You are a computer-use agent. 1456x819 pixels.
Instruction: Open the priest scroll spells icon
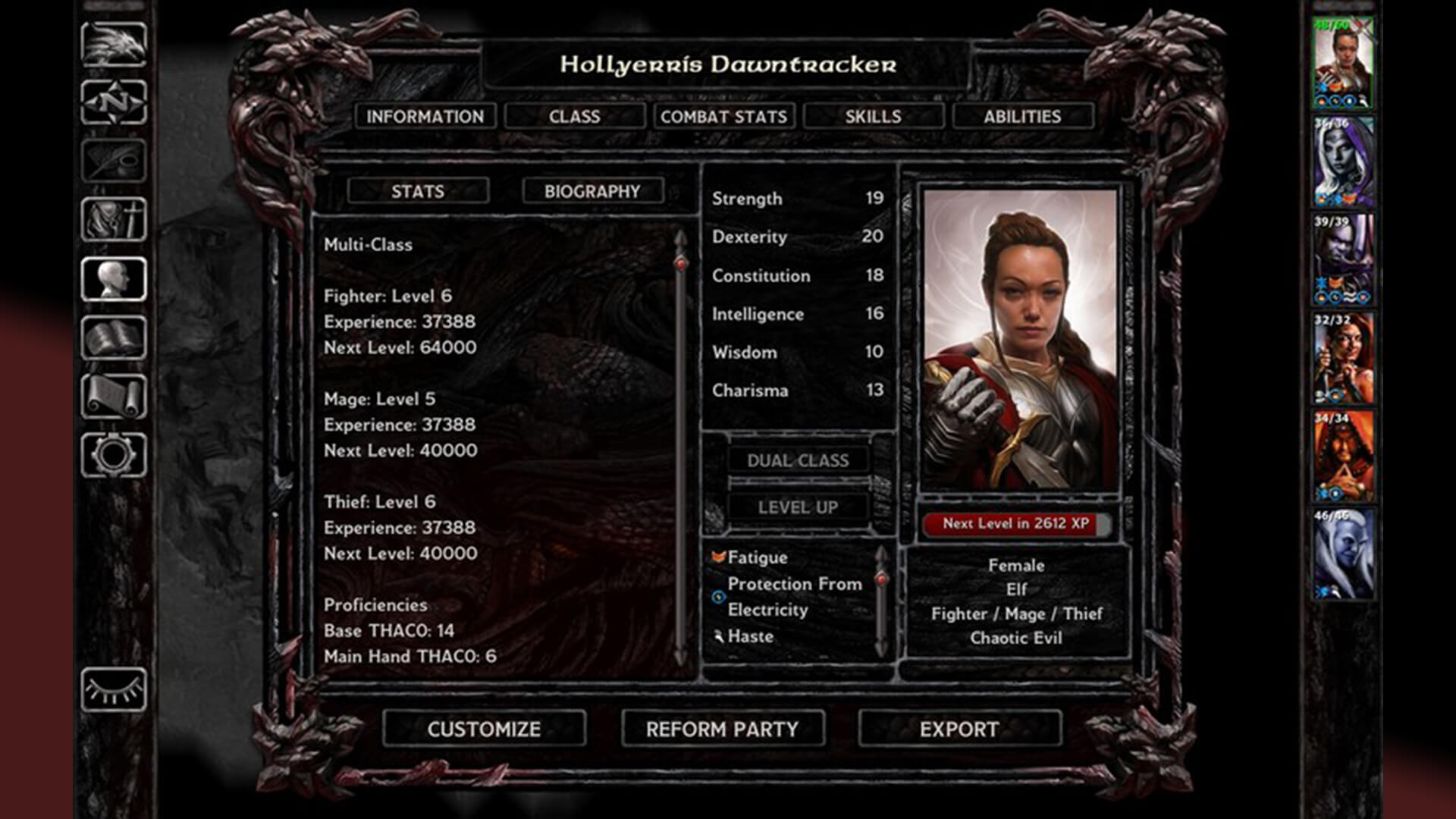point(114,392)
